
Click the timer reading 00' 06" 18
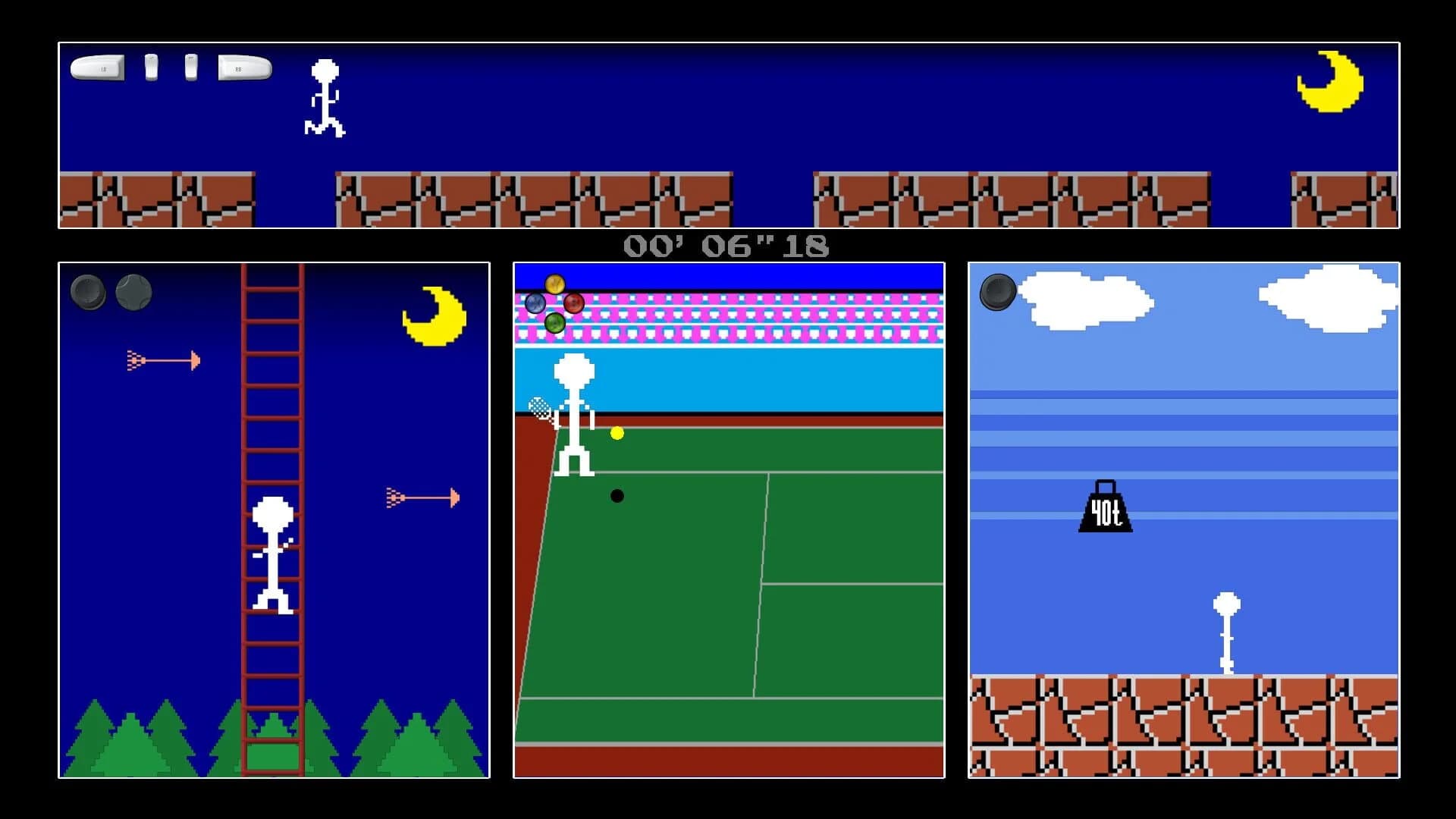click(727, 244)
